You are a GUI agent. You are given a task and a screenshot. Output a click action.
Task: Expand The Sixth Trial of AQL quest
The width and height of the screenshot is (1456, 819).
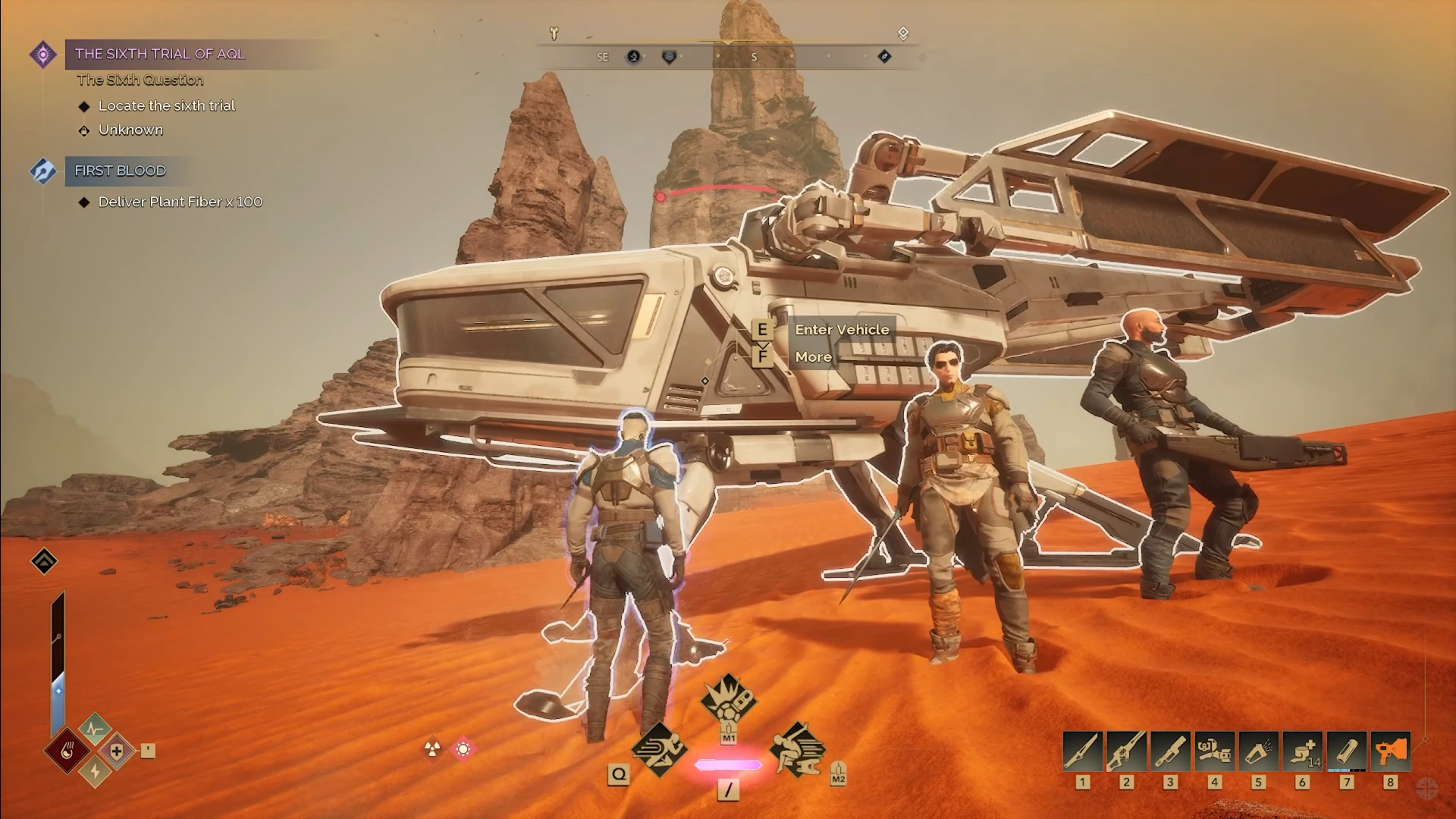(x=159, y=54)
